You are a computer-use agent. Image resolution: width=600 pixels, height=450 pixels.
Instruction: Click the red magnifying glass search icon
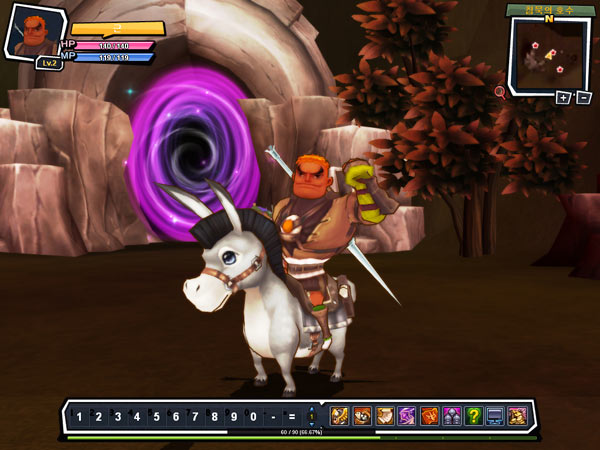tap(499, 92)
